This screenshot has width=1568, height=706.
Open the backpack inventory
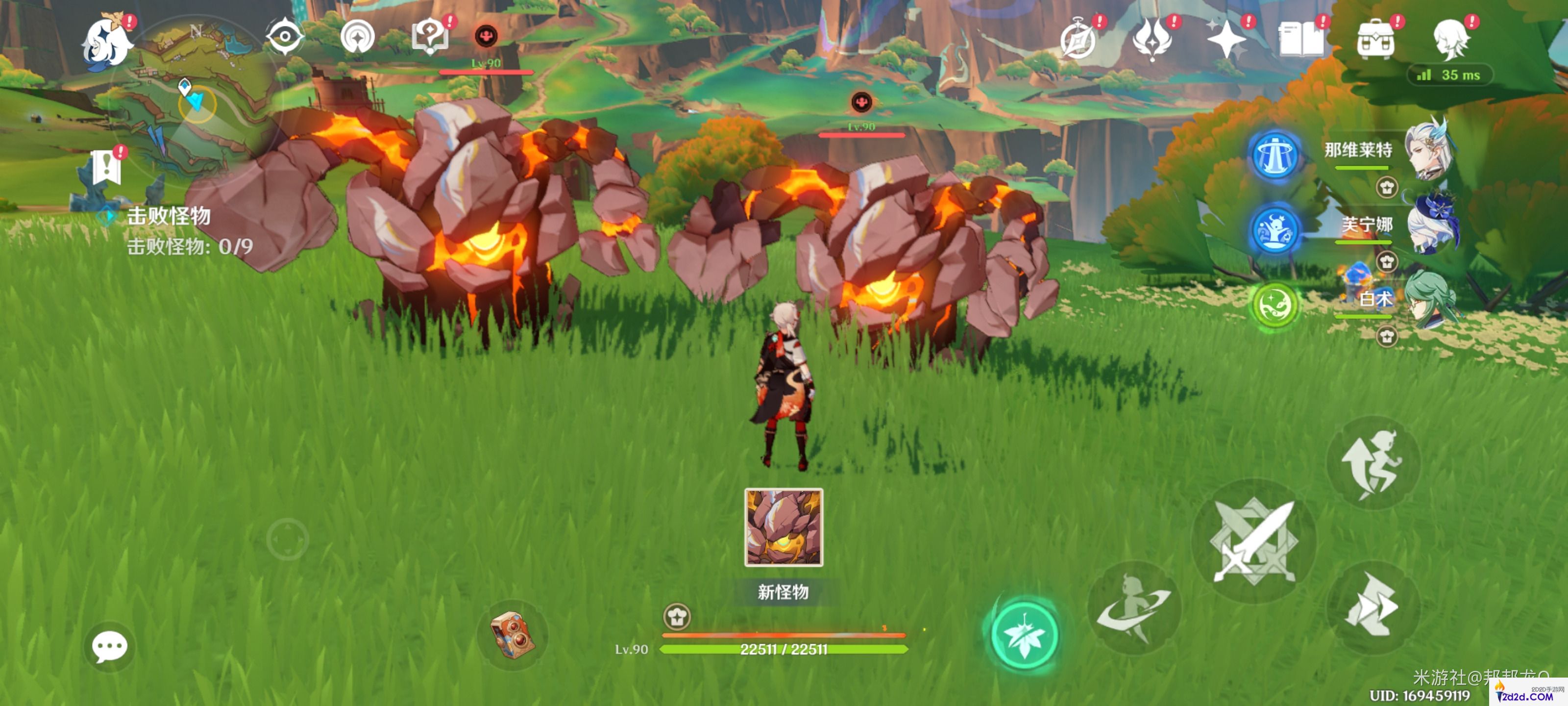coord(1375,40)
